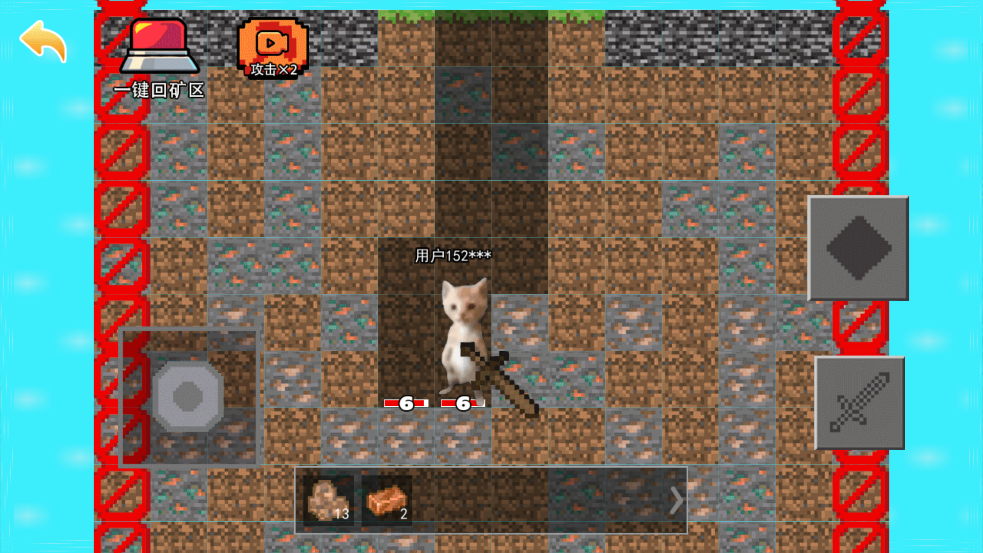Screen dimensions: 983x553
Task: Use the sword attack button
Action: point(859,402)
